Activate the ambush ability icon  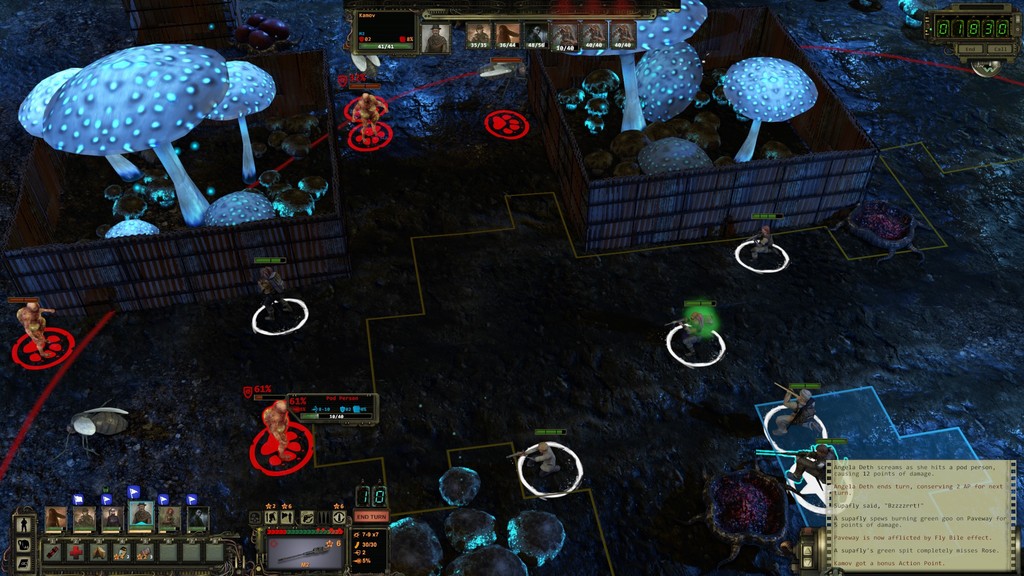pos(289,518)
